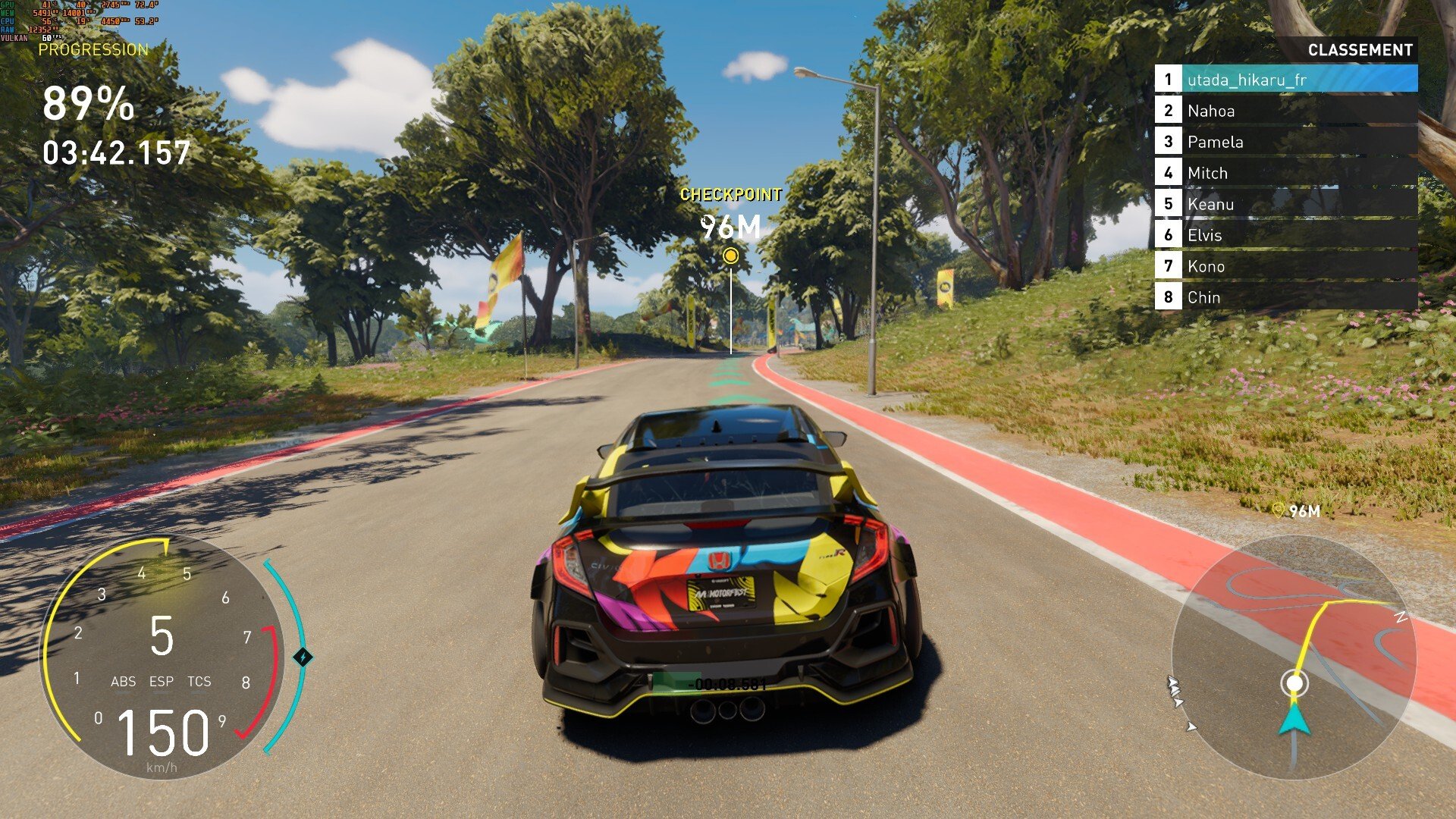Toggle the TCS indicator
The width and height of the screenshot is (1456, 819).
199,682
